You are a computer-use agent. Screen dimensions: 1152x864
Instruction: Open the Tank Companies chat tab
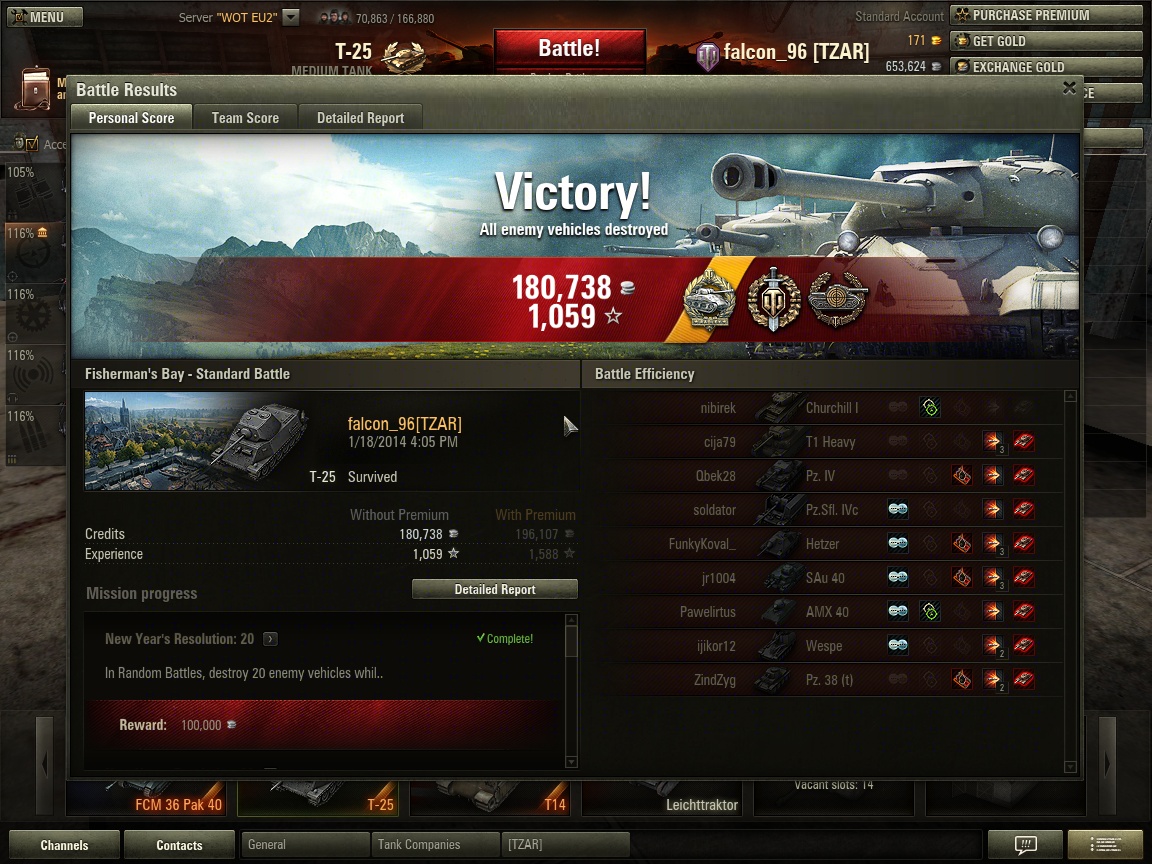tap(435, 845)
